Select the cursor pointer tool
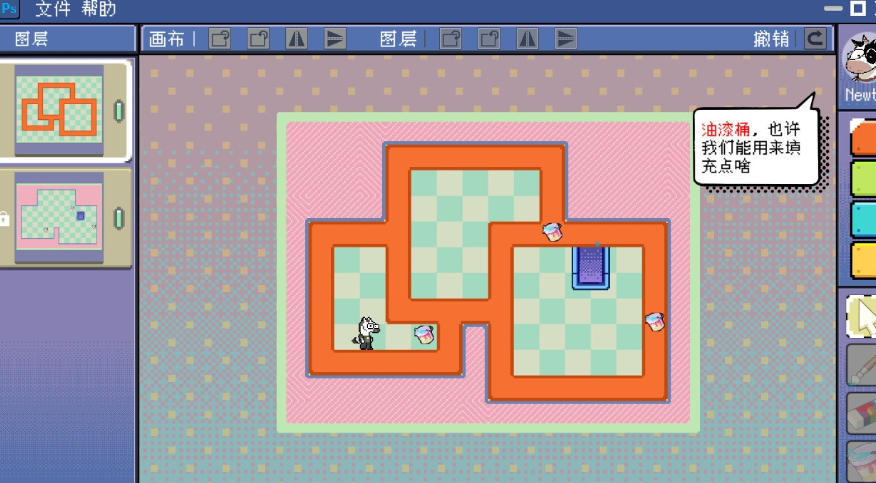This screenshot has width=876, height=483. 862,316
